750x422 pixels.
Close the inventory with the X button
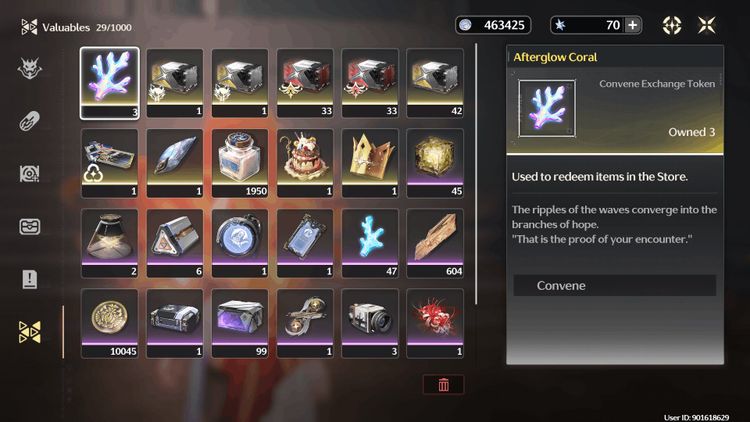[x=707, y=25]
